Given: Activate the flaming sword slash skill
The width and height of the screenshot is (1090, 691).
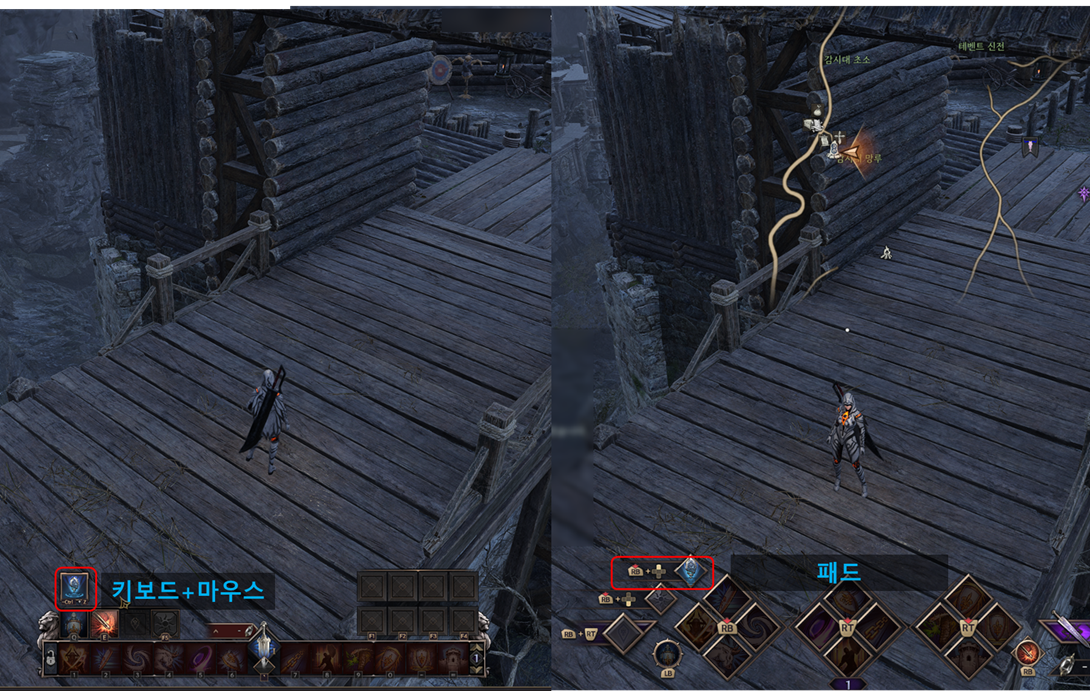Looking at the screenshot, I should click(x=104, y=624).
